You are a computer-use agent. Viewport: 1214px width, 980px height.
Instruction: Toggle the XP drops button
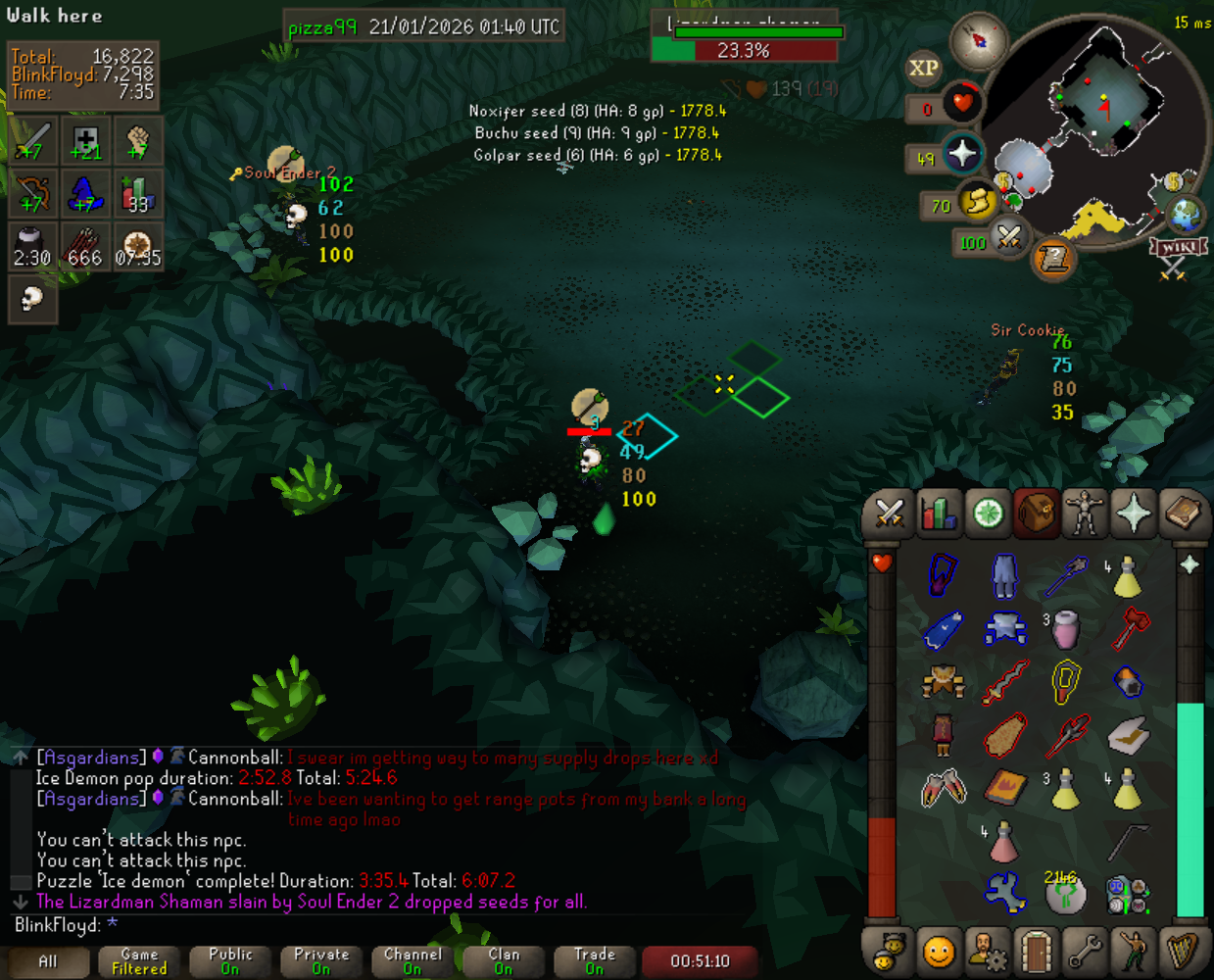tap(923, 68)
